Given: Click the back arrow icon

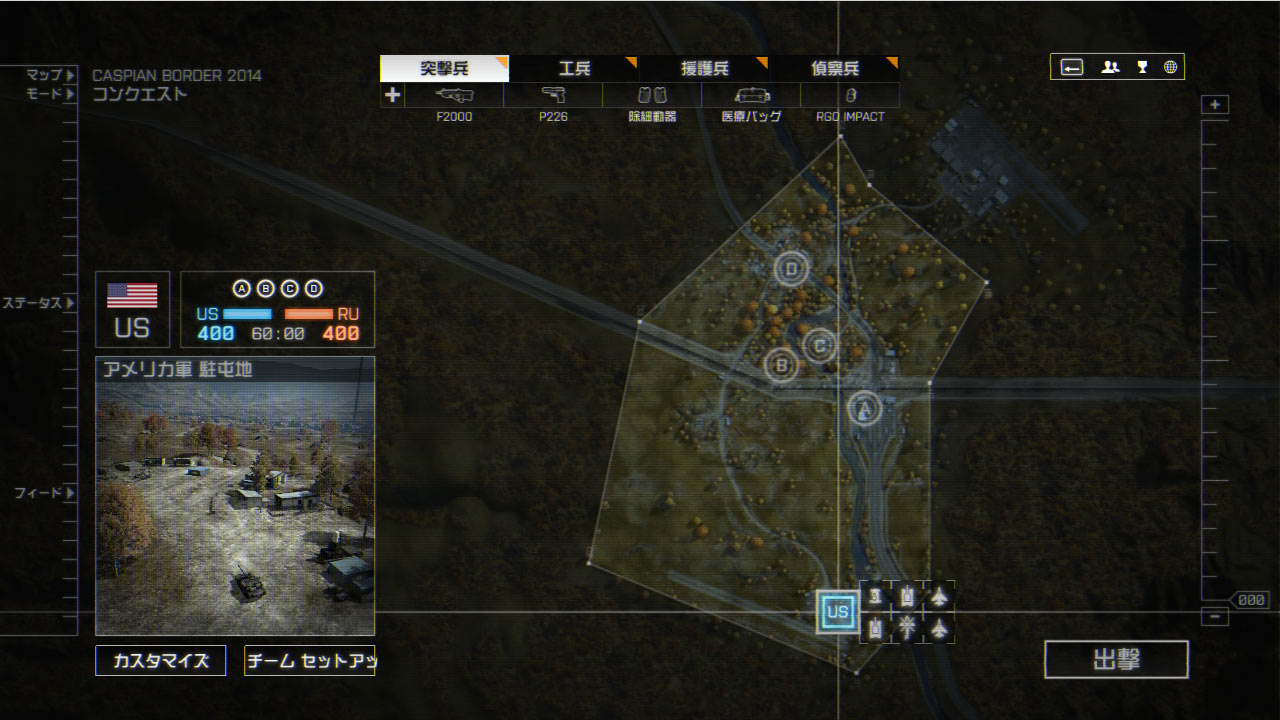Looking at the screenshot, I should click(x=1072, y=67).
